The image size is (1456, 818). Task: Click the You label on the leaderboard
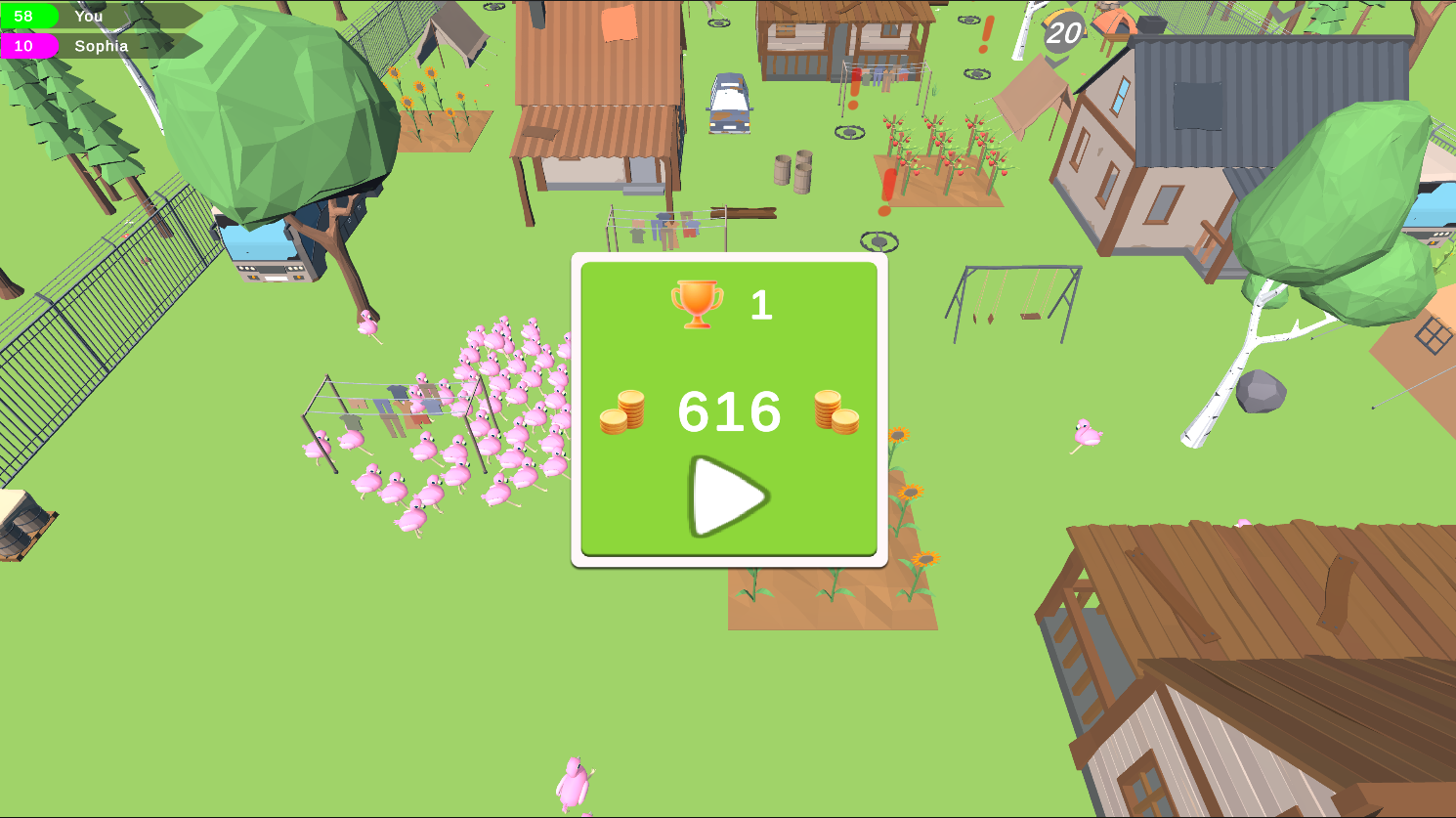click(x=89, y=16)
